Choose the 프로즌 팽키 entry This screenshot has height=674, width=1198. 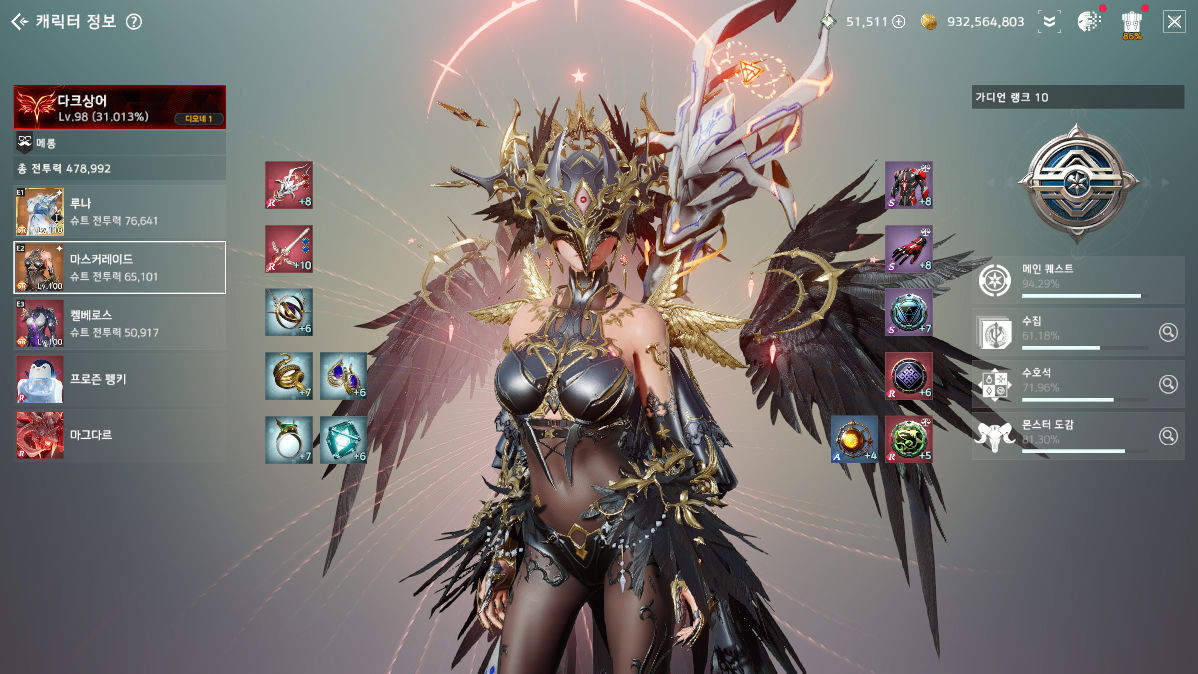[120, 380]
